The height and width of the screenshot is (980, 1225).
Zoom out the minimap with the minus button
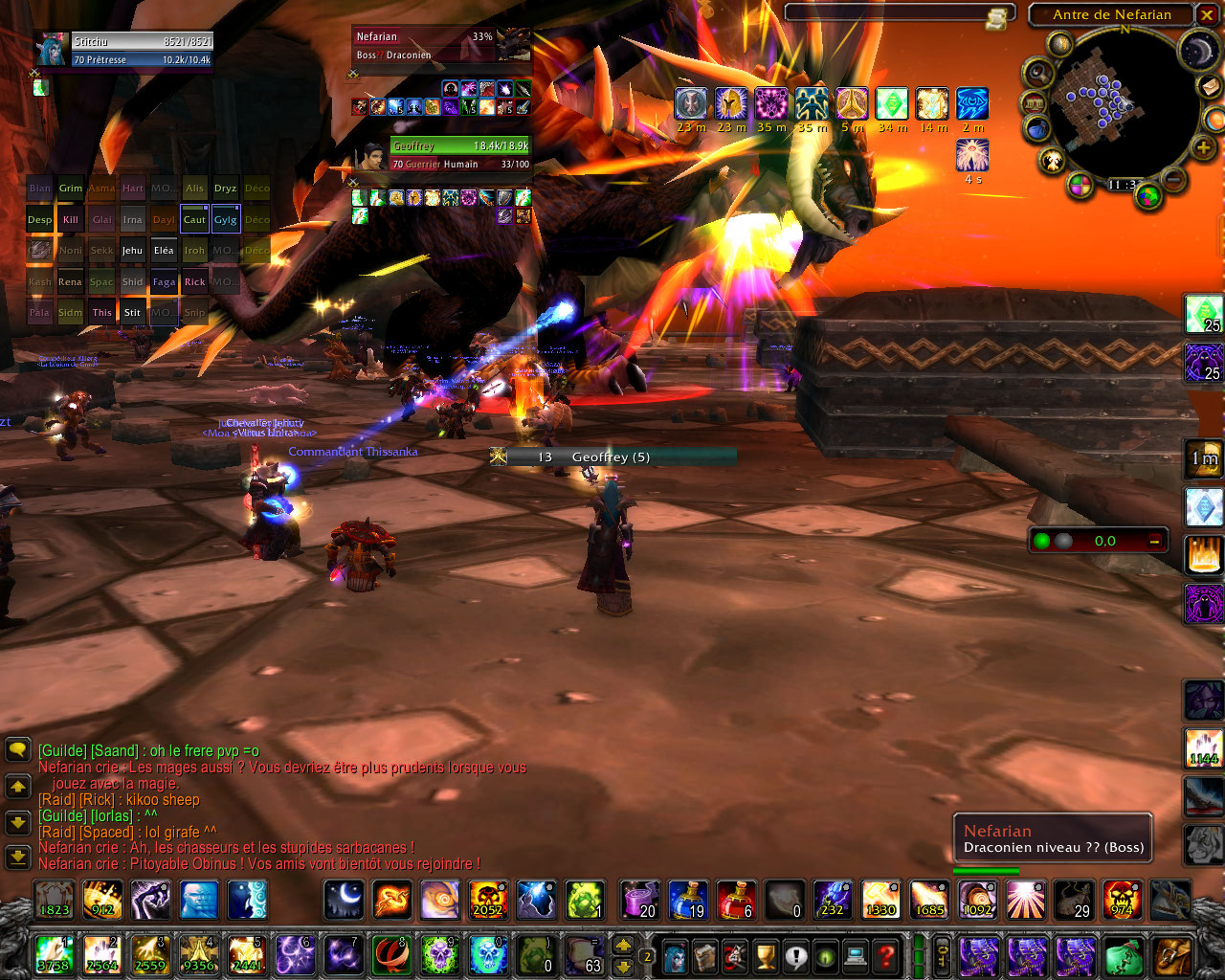coord(1175,178)
